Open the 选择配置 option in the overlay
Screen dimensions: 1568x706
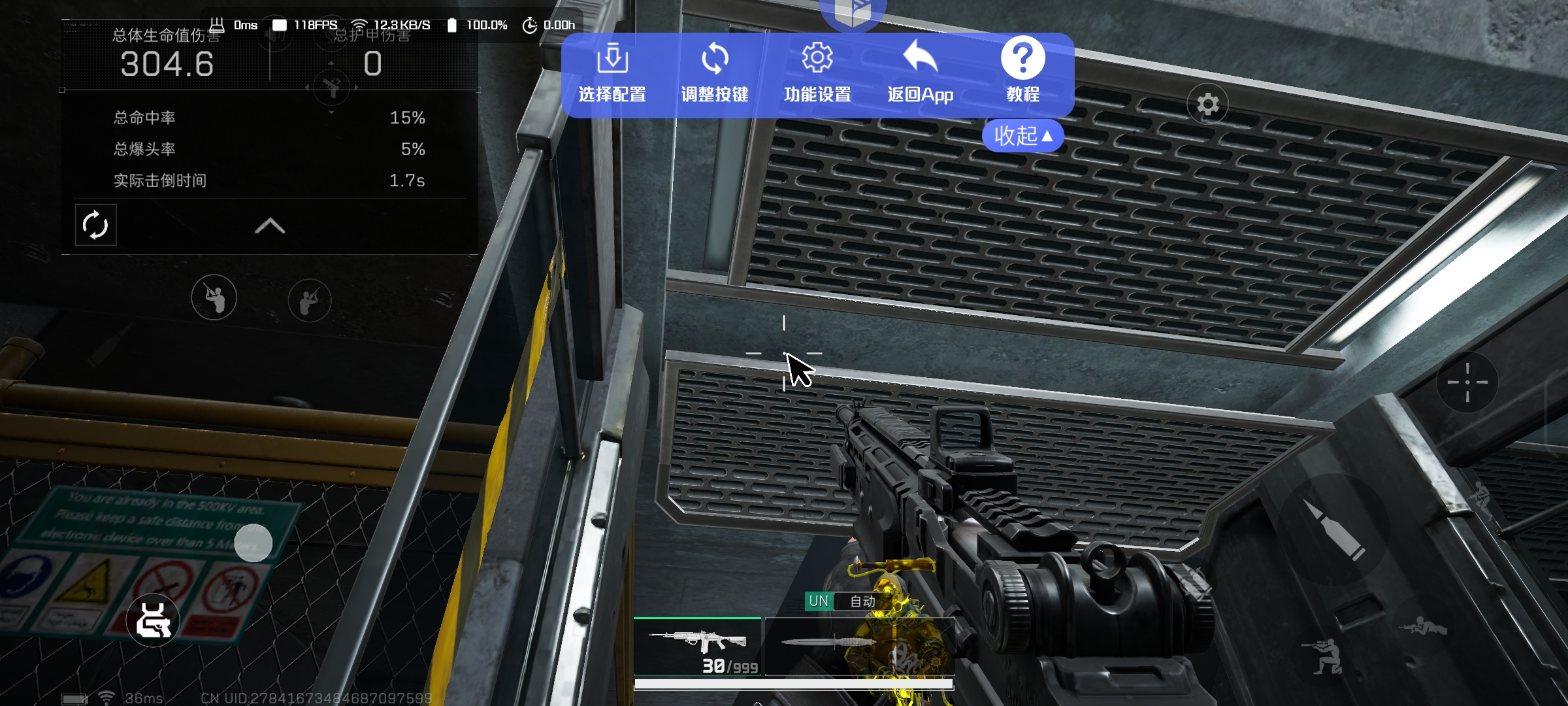pyautogui.click(x=612, y=73)
